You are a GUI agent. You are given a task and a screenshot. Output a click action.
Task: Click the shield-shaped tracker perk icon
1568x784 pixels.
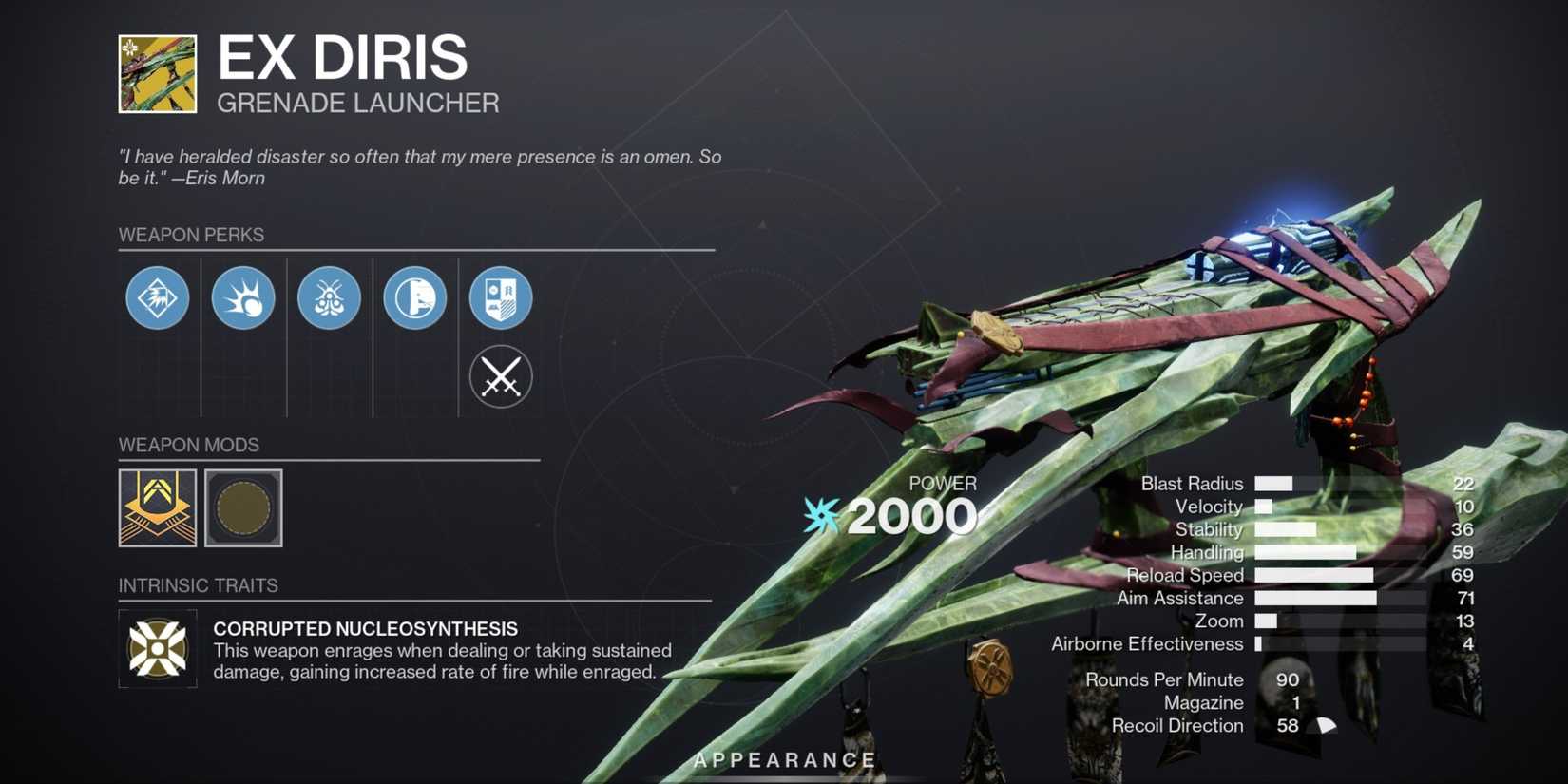(x=500, y=297)
